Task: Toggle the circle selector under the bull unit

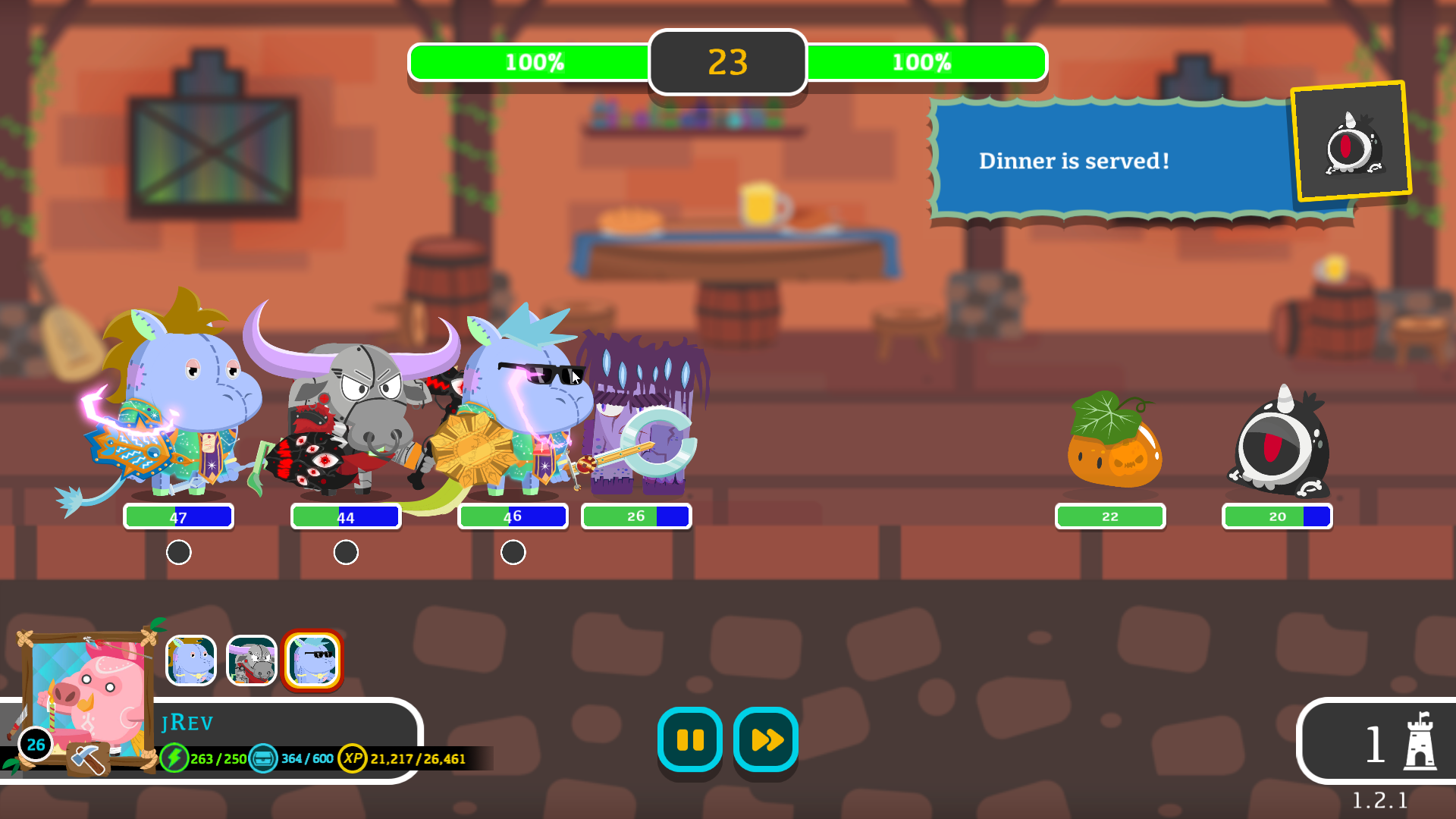Action: pos(346,552)
